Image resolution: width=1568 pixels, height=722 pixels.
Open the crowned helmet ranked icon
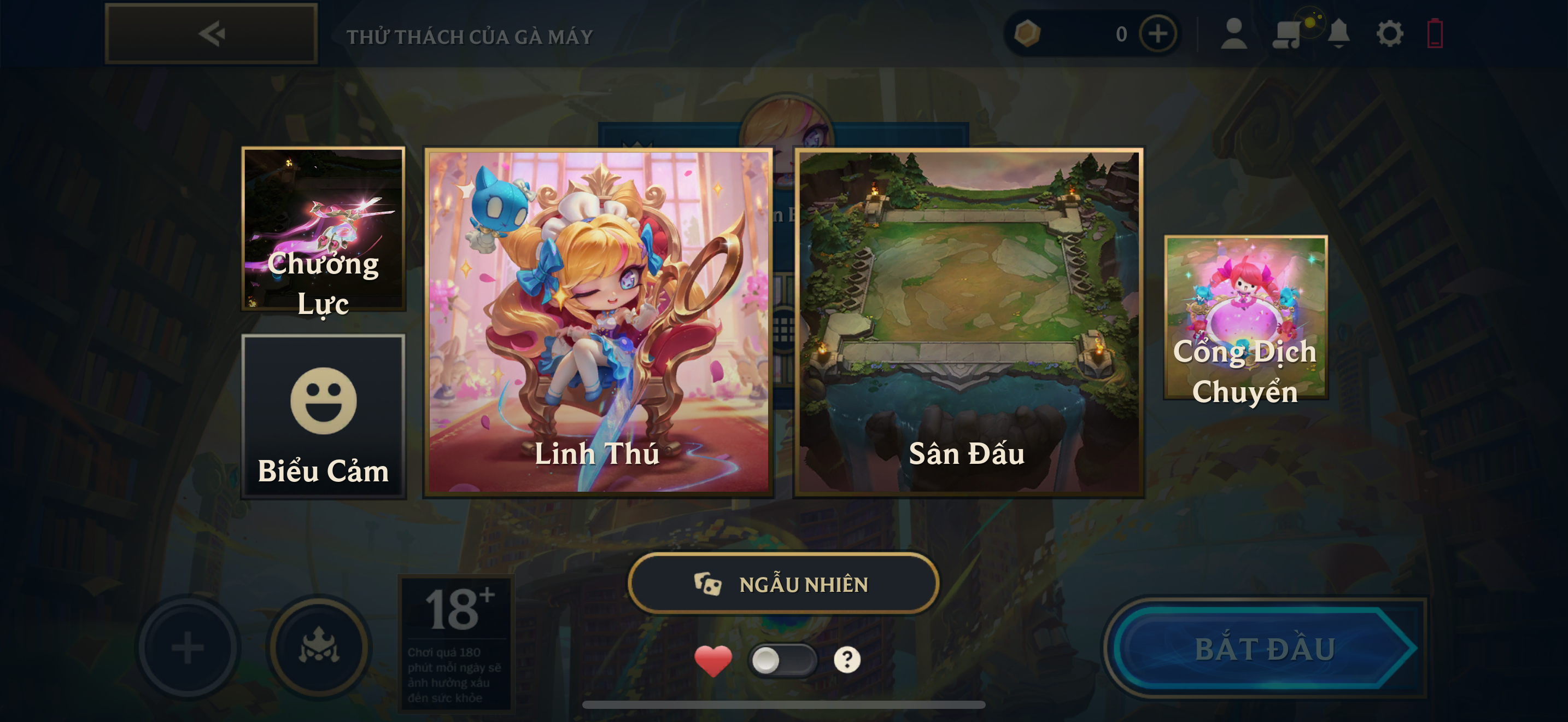coord(319,647)
